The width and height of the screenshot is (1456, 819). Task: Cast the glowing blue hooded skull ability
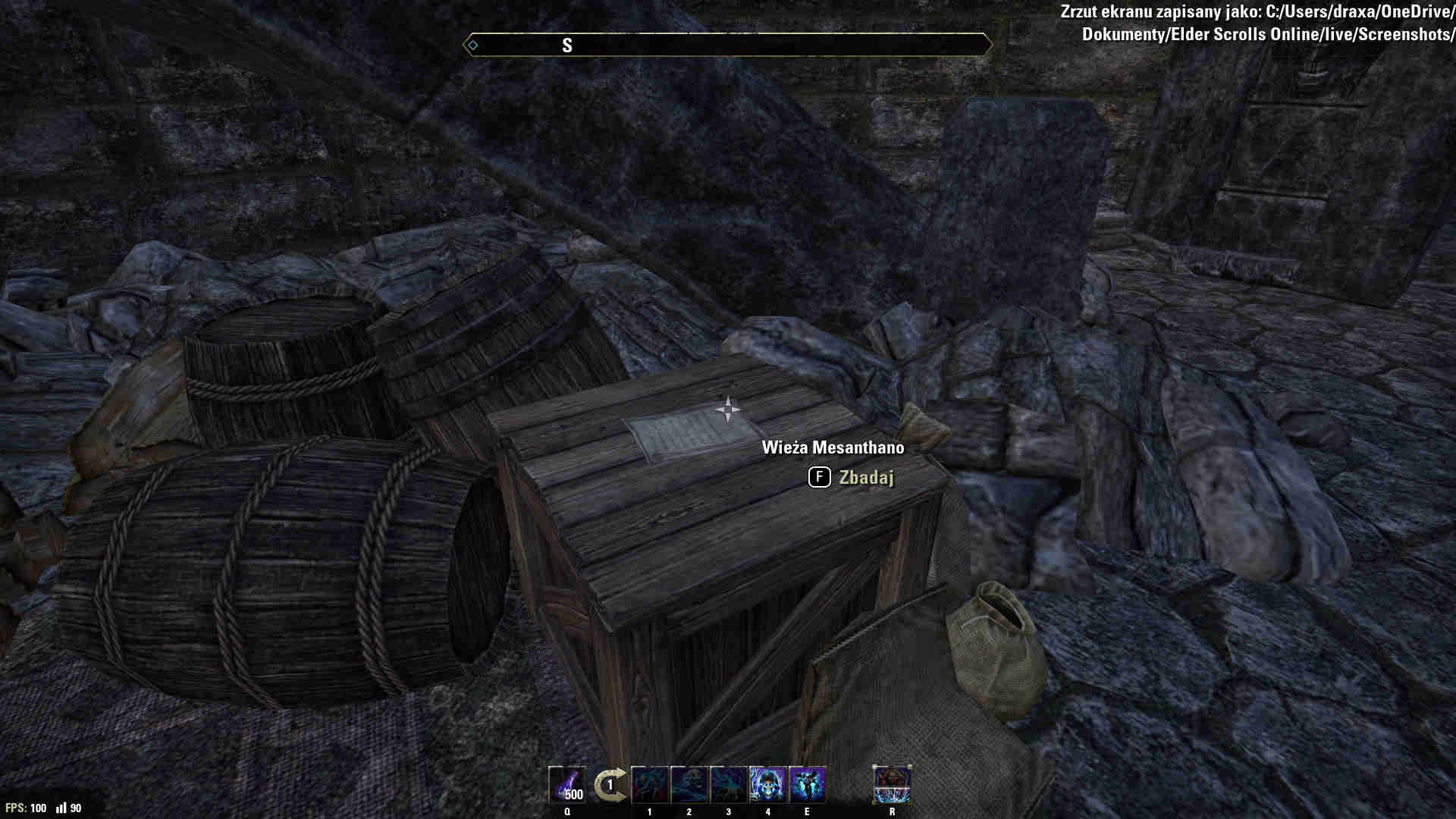[x=767, y=785]
